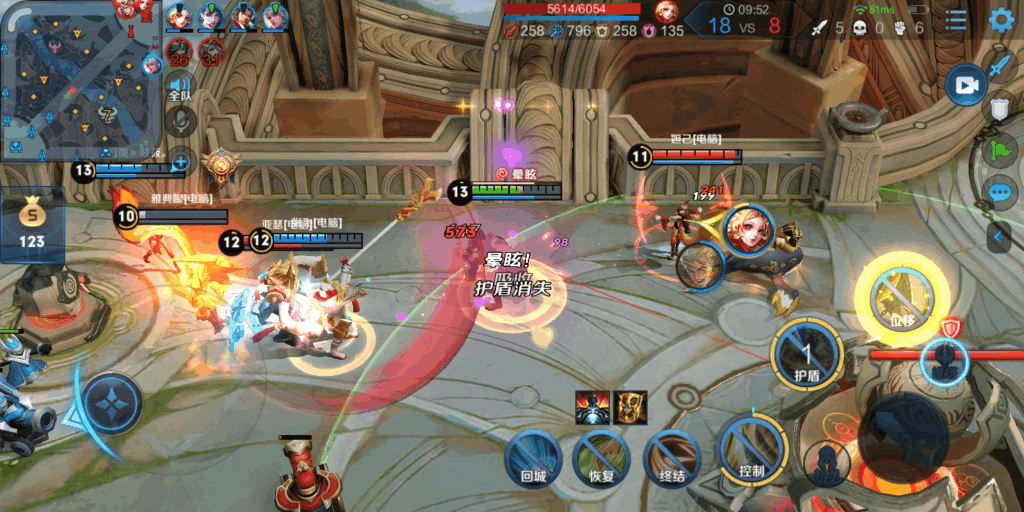Image resolution: width=1024 pixels, height=512 pixels.
Task: Send the white shield defend signal
Action: point(1001,108)
